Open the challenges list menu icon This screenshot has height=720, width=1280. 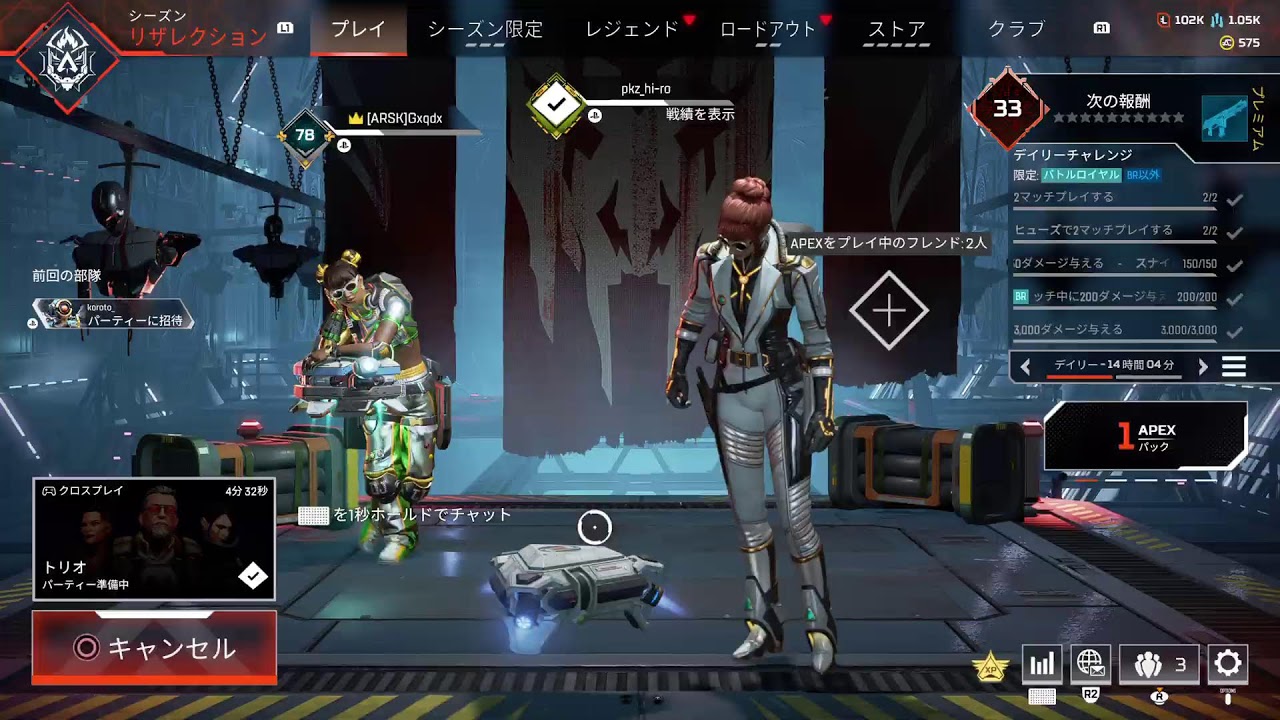pyautogui.click(x=1234, y=367)
